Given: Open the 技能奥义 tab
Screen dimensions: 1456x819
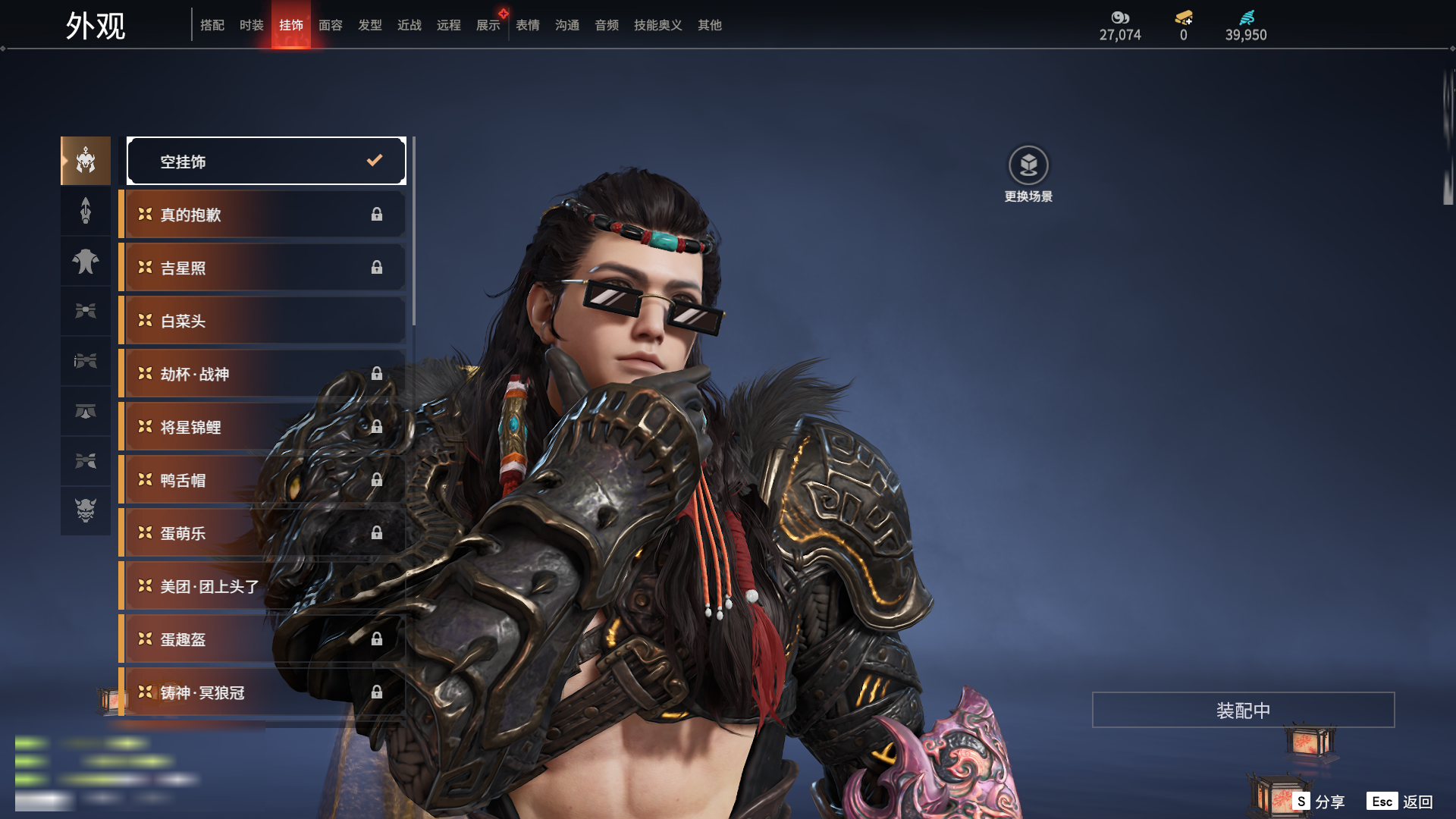Looking at the screenshot, I should pyautogui.click(x=657, y=25).
